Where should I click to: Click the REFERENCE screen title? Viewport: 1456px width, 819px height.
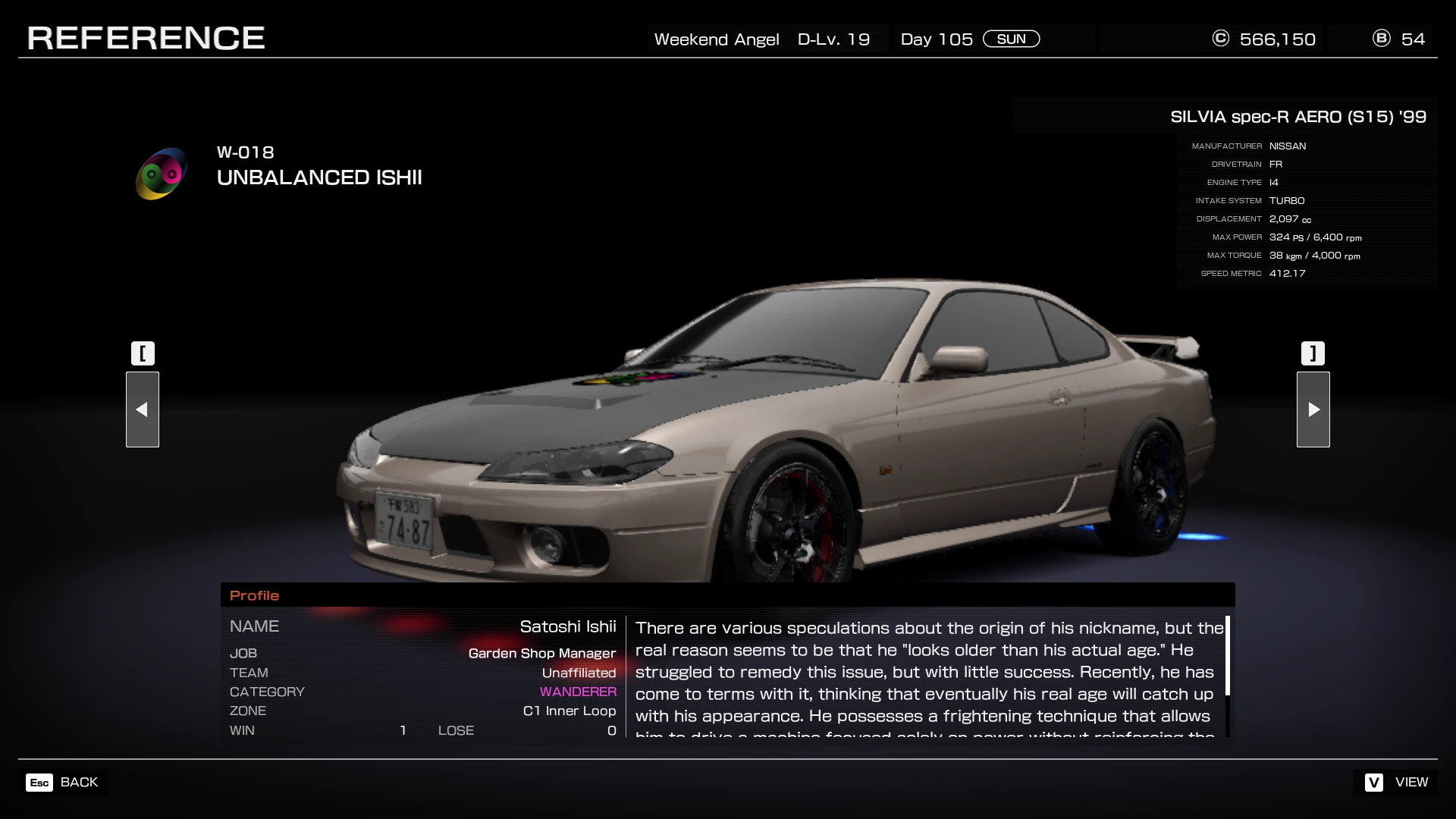pos(146,36)
